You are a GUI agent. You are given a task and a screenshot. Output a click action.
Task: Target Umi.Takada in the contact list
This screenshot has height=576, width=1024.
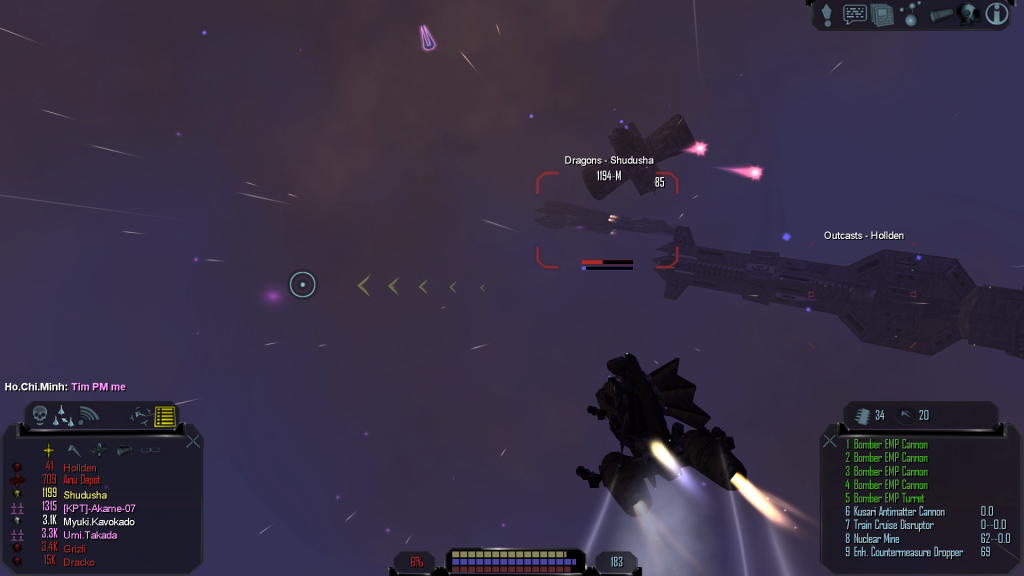pyautogui.click(x=90, y=535)
